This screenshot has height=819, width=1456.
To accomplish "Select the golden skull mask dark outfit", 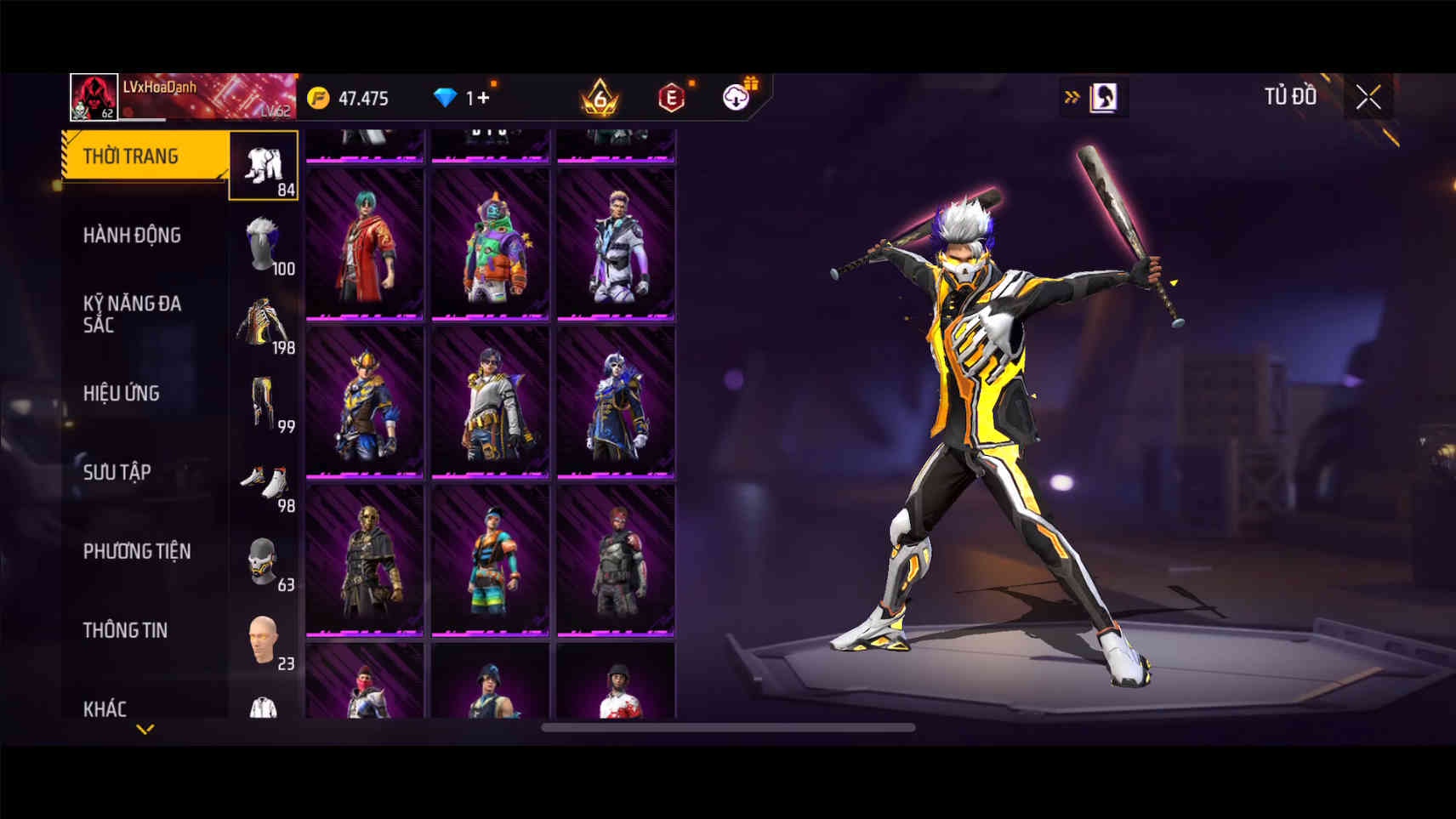I will click(x=365, y=560).
